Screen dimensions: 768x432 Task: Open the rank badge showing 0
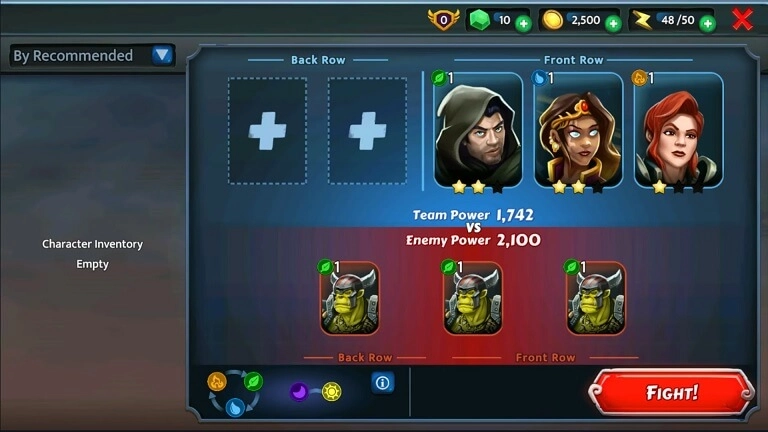click(443, 19)
